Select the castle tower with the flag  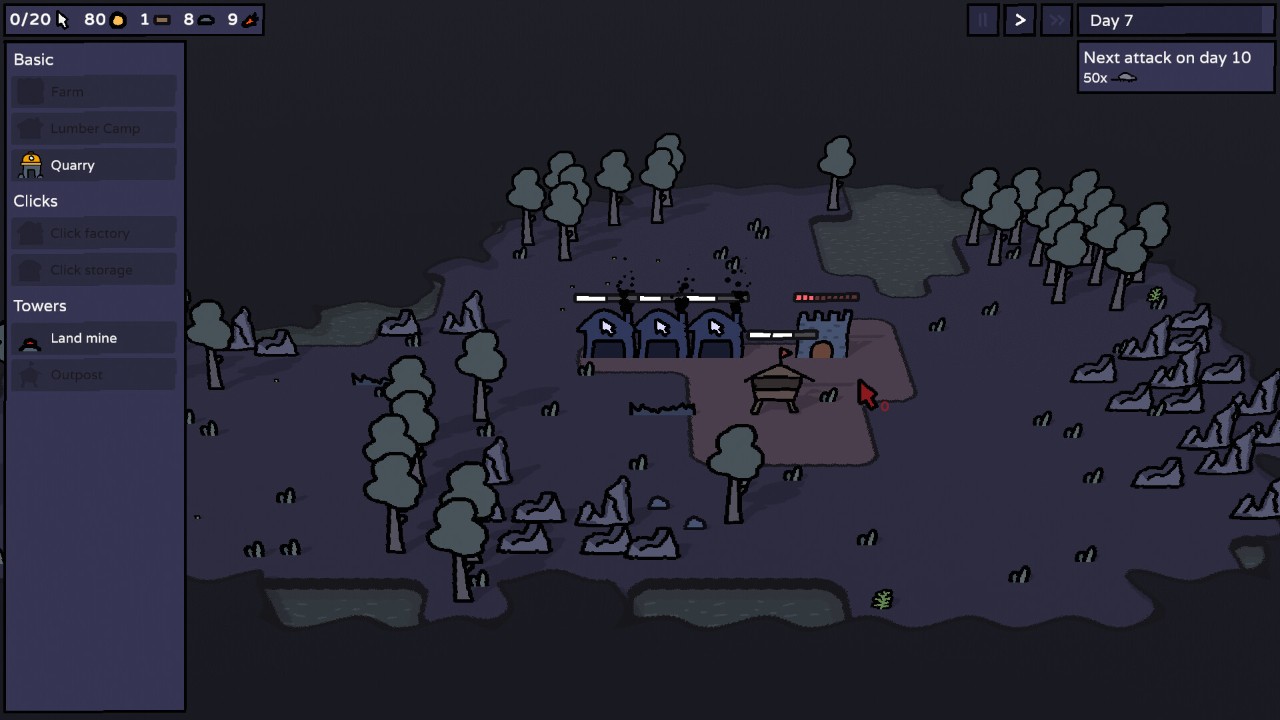tap(822, 335)
